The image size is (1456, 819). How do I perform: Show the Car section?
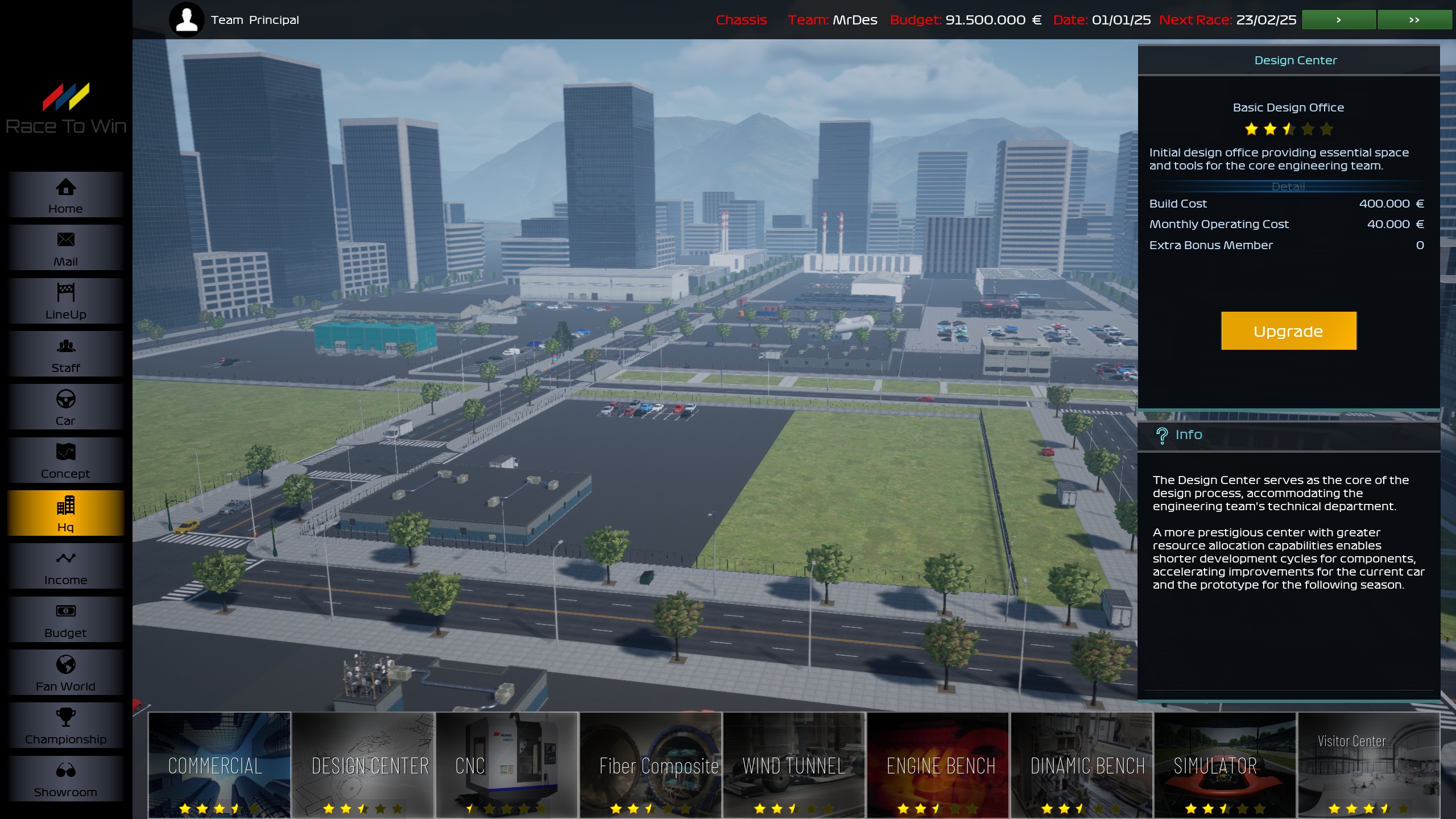pyautogui.click(x=65, y=407)
